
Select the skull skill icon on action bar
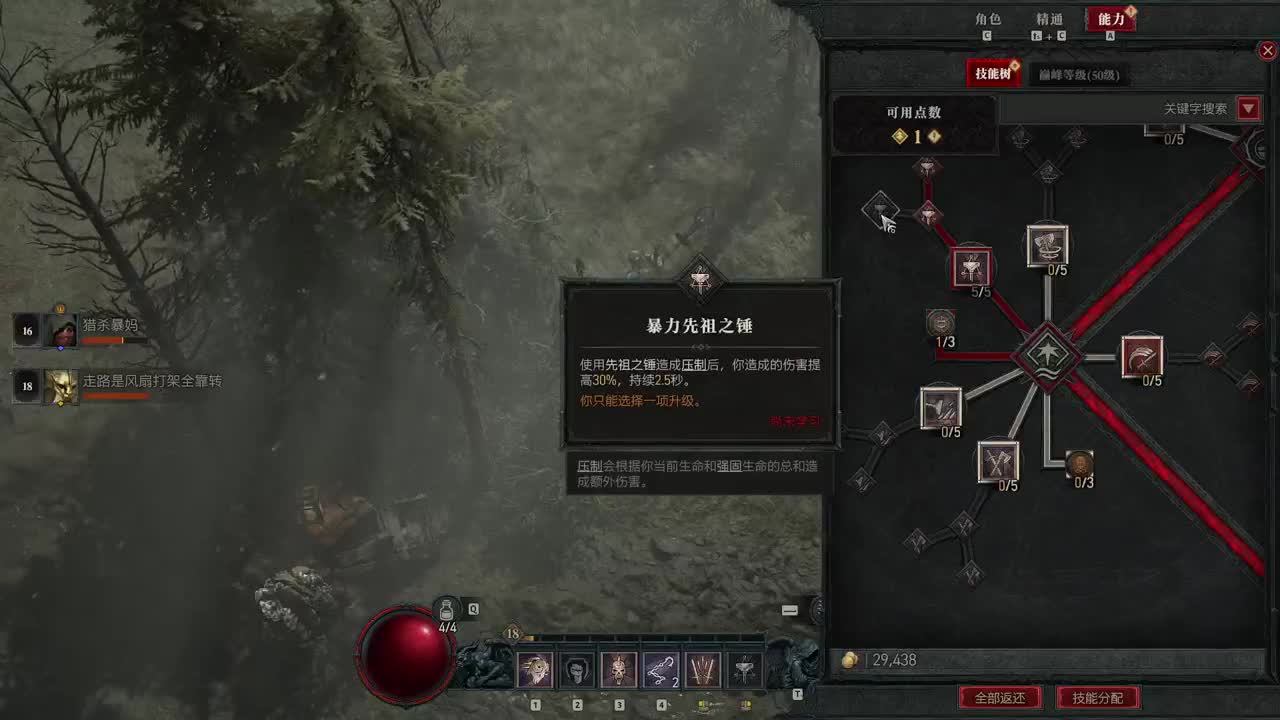[x=618, y=670]
